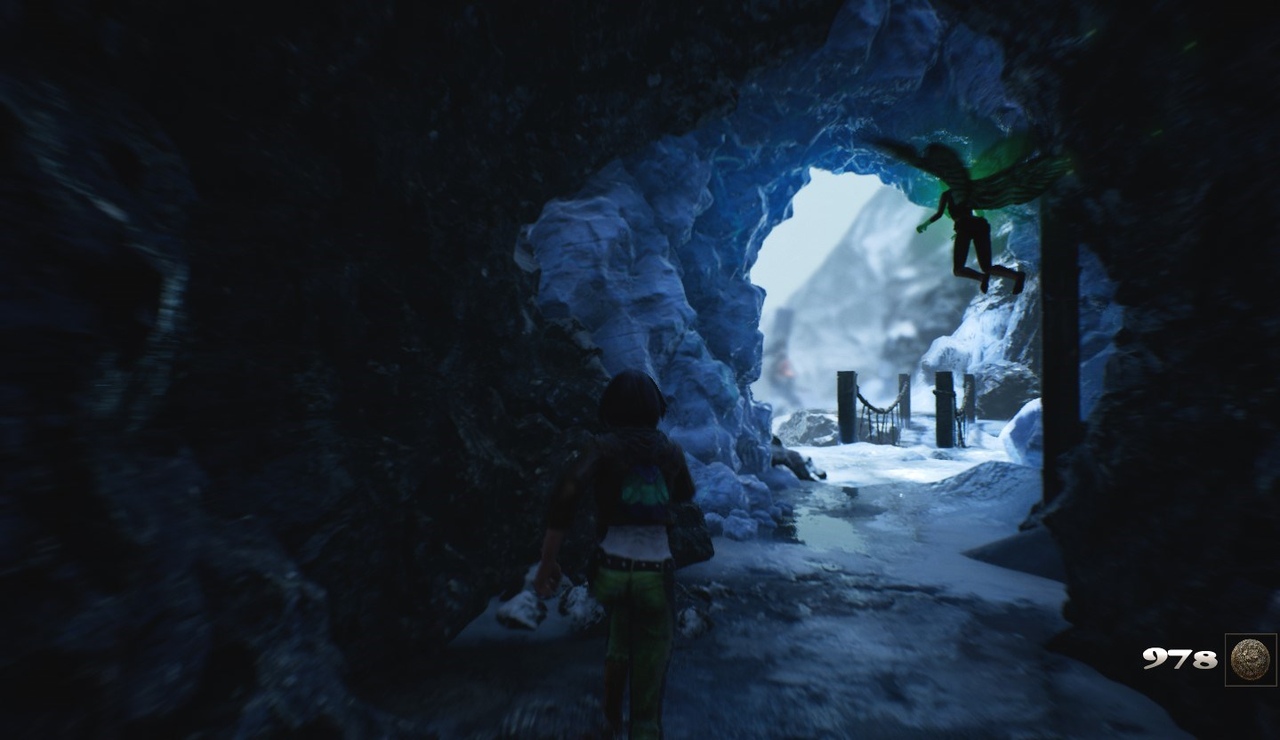Click the bronze coin currency icon
The height and width of the screenshot is (740, 1280).
(x=1250, y=660)
